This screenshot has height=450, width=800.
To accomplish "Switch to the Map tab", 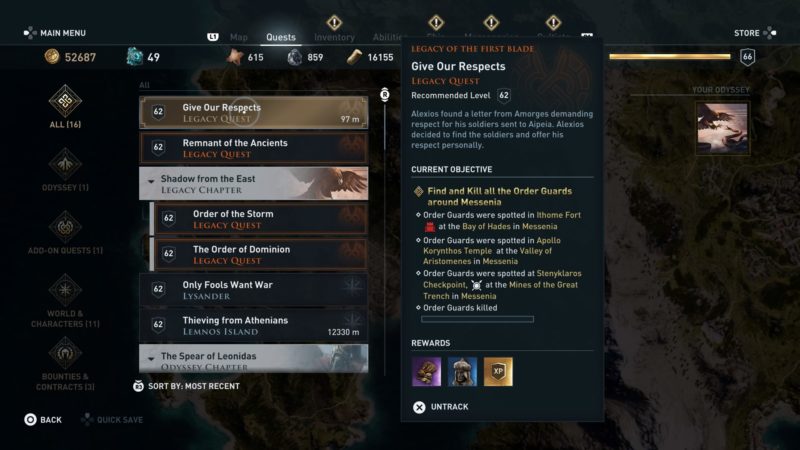I will [239, 38].
